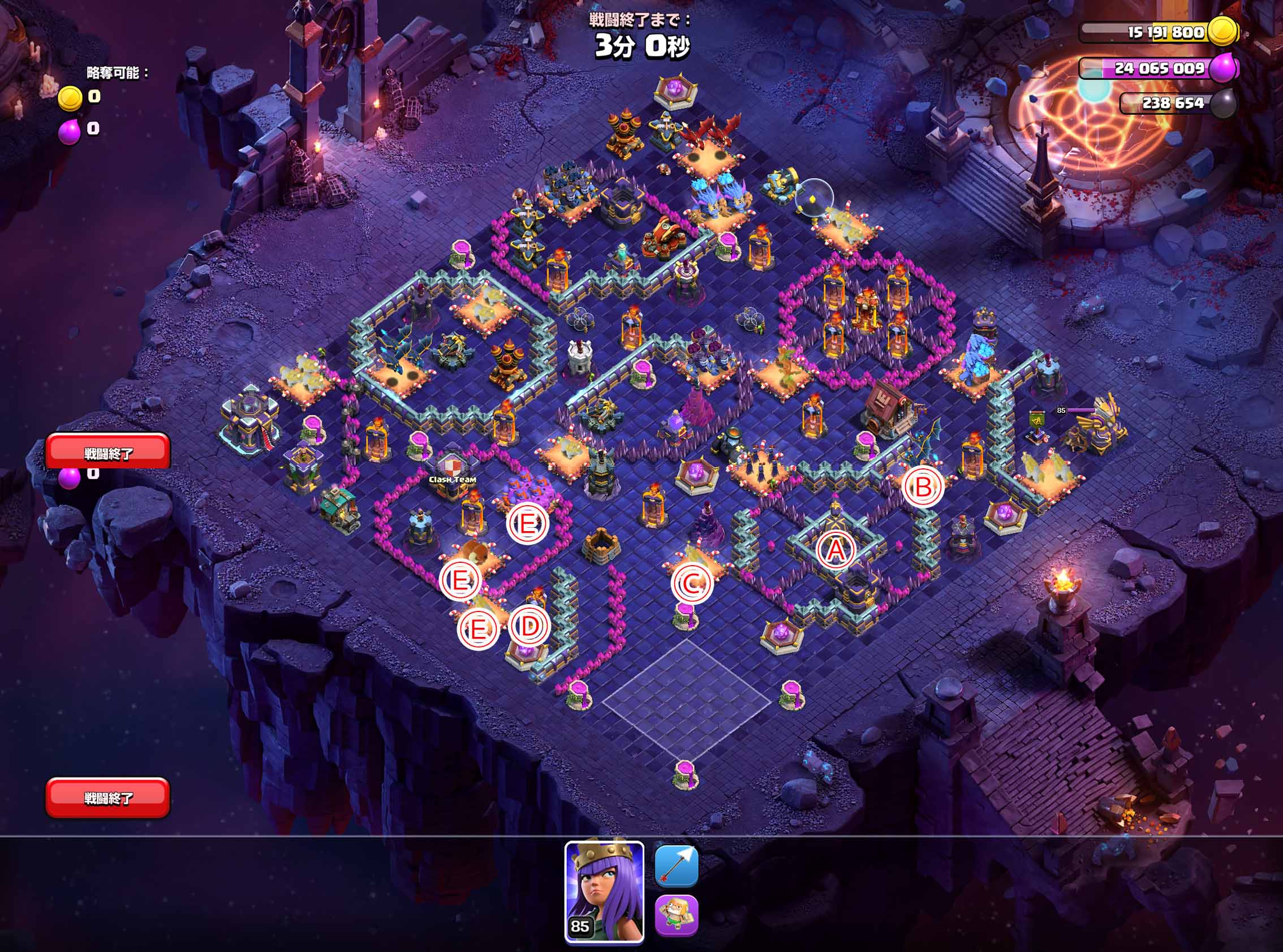Tap the Frozen Arrow equipment icon
1283x952 pixels.
(x=676, y=865)
